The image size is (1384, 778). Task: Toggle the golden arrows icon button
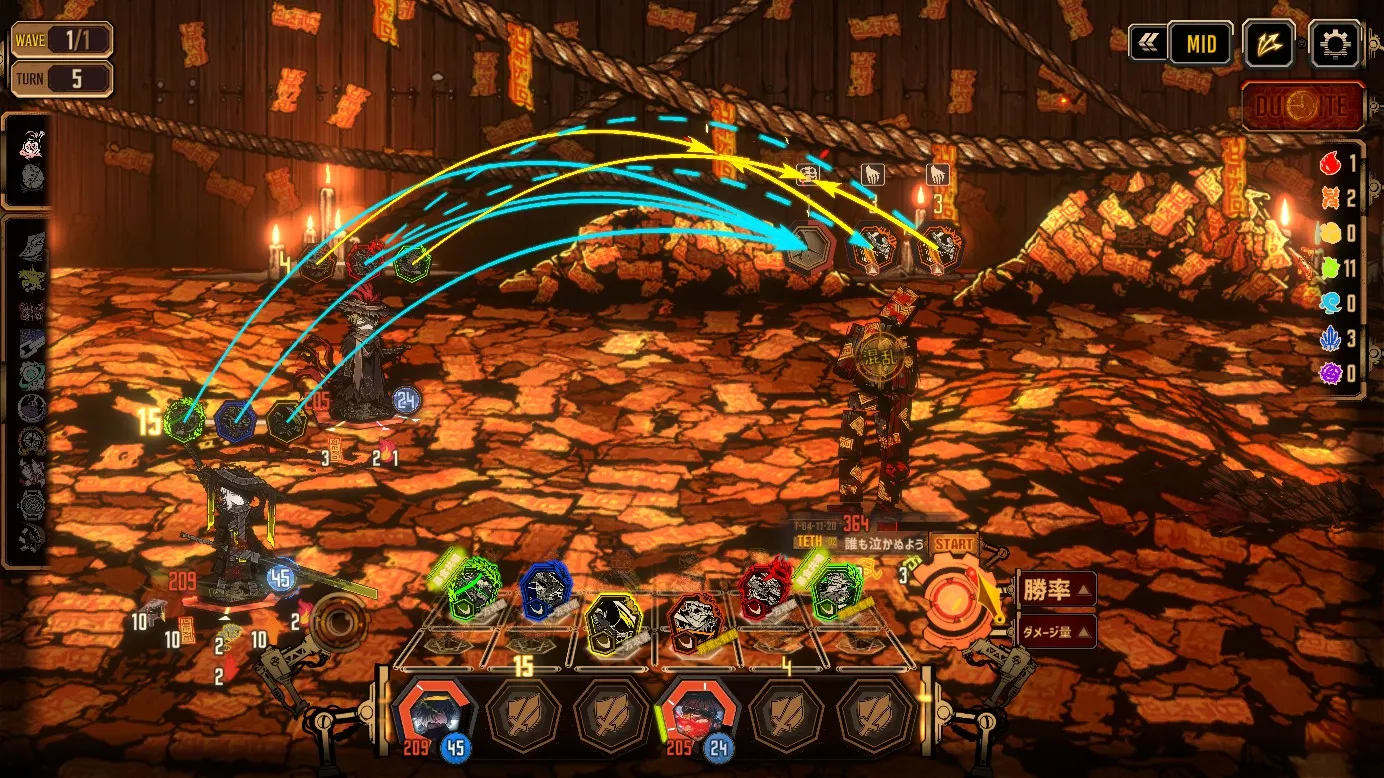click(x=1269, y=44)
